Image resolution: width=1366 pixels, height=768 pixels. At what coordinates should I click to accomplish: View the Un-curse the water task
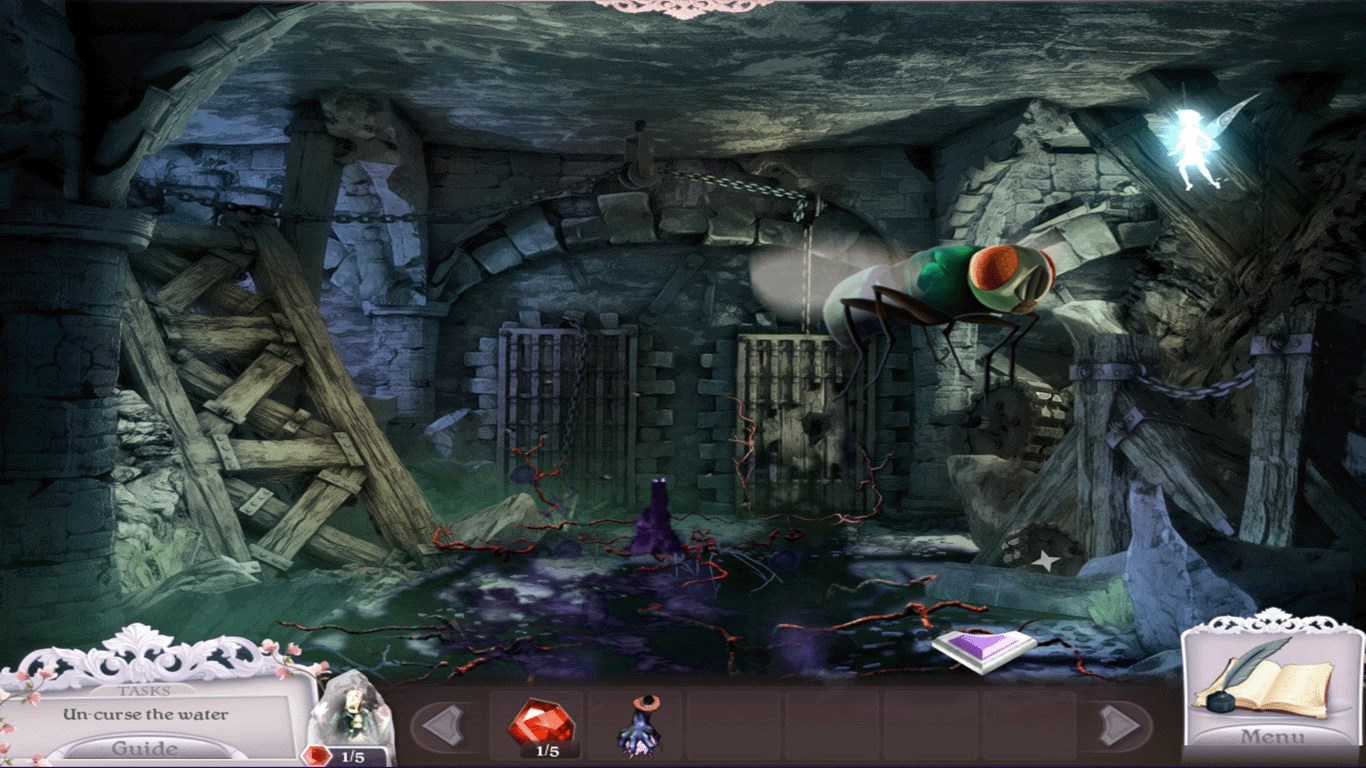(146, 715)
